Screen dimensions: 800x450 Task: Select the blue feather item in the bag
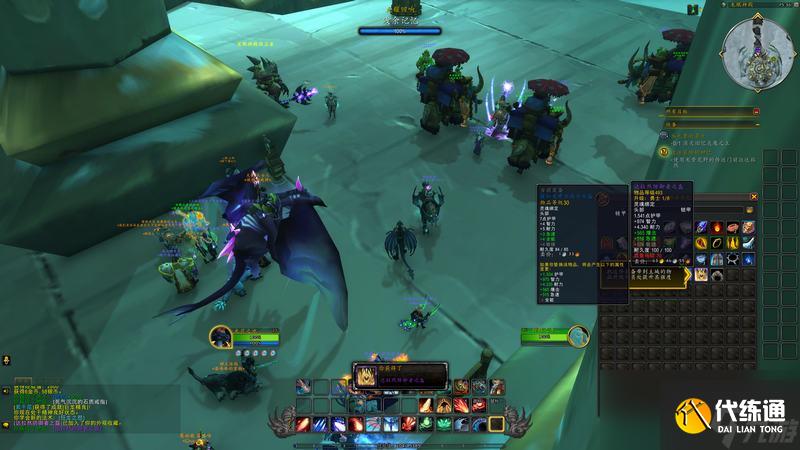coord(701,228)
